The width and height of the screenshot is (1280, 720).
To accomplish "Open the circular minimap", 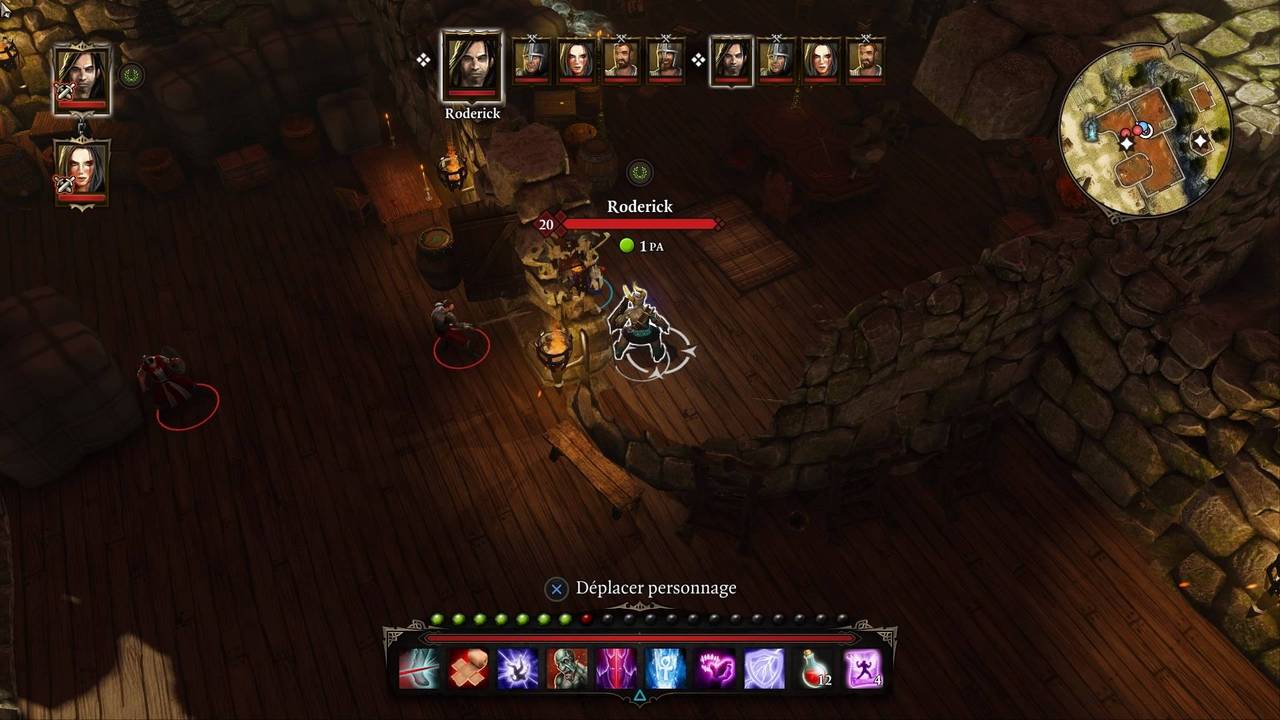I will pos(1145,129).
